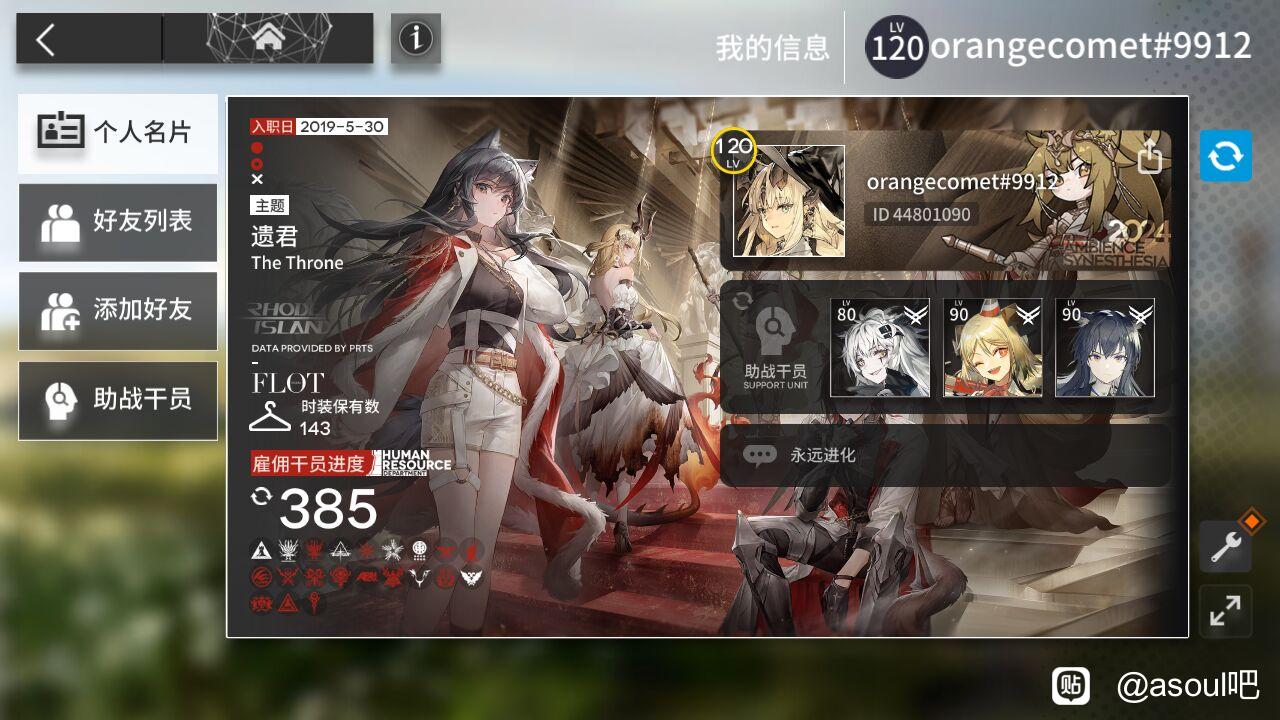The width and height of the screenshot is (1280, 720).
Task: Refresh with the blue sync button
Action: 1226,156
